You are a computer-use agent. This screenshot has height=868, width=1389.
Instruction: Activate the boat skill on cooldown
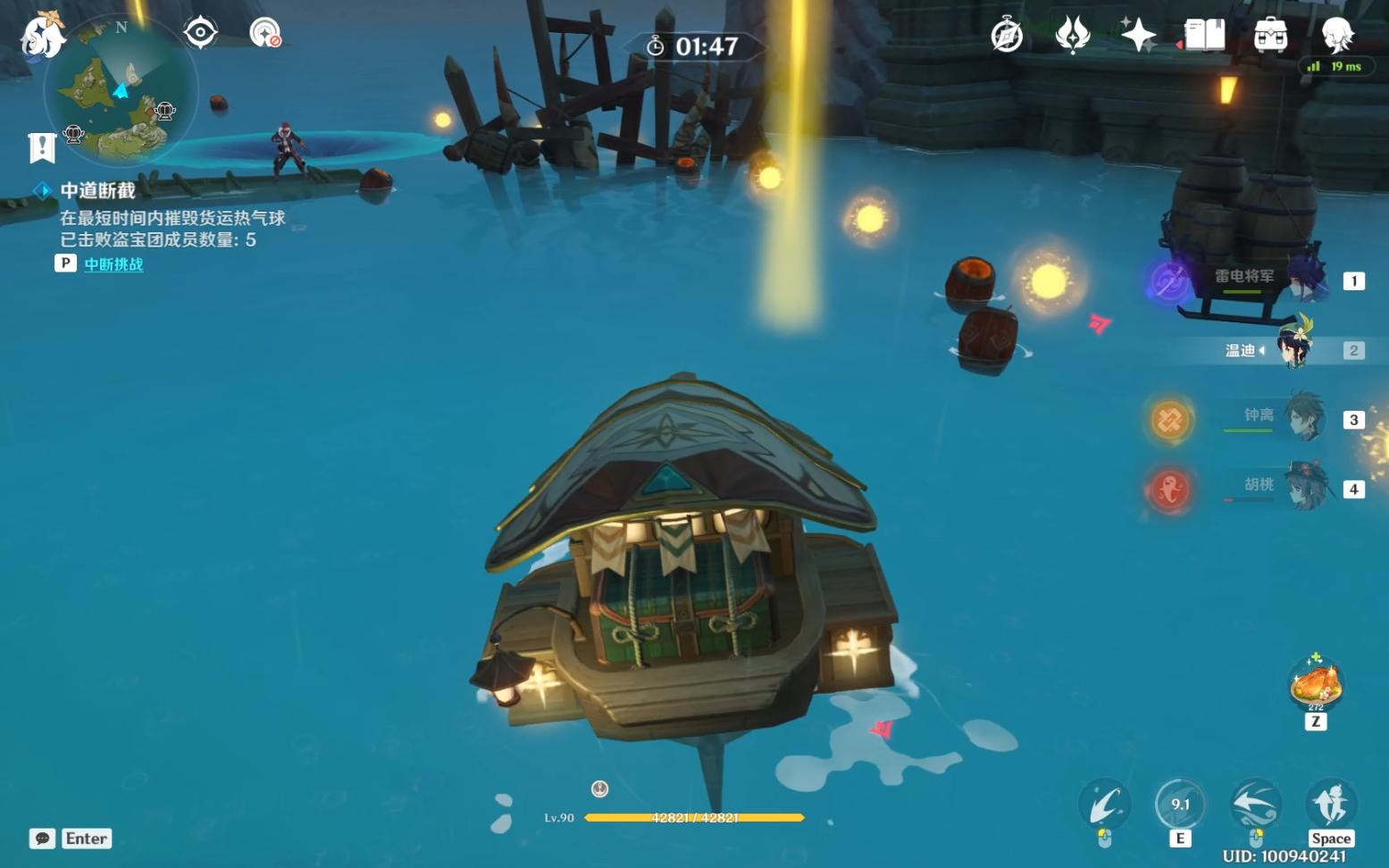(x=1180, y=805)
